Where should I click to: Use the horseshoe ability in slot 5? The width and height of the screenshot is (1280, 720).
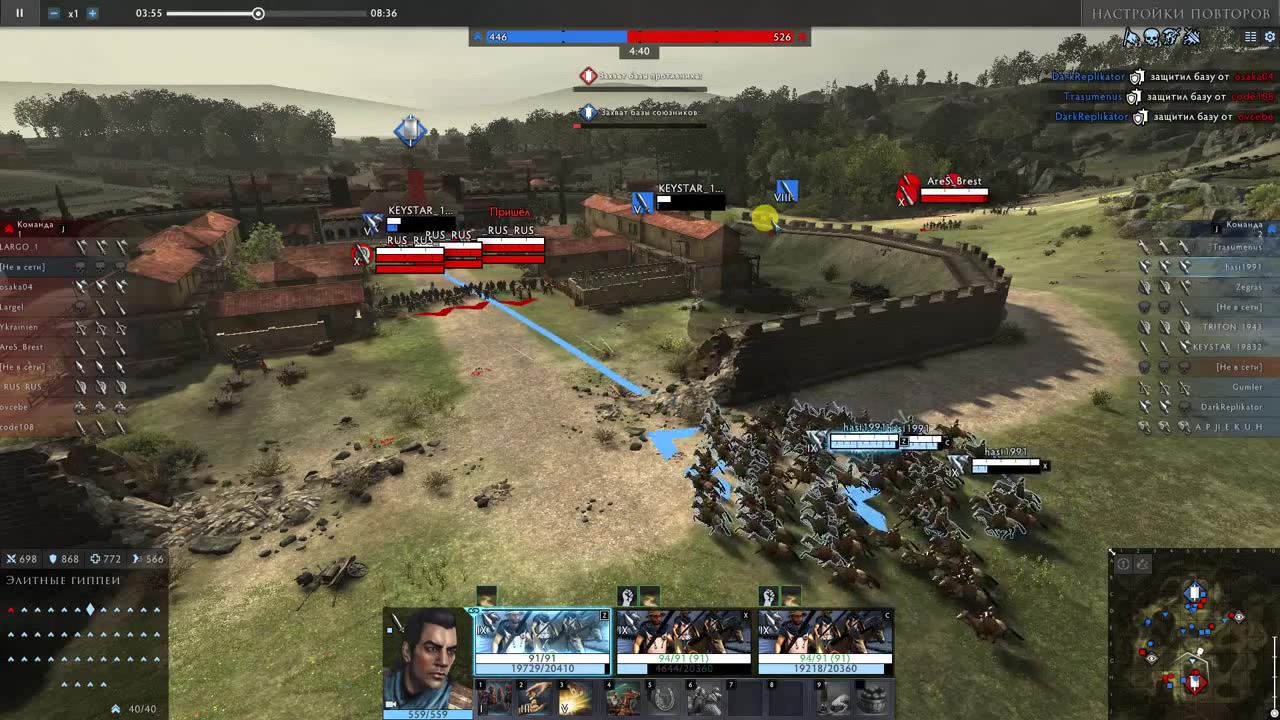pos(664,699)
